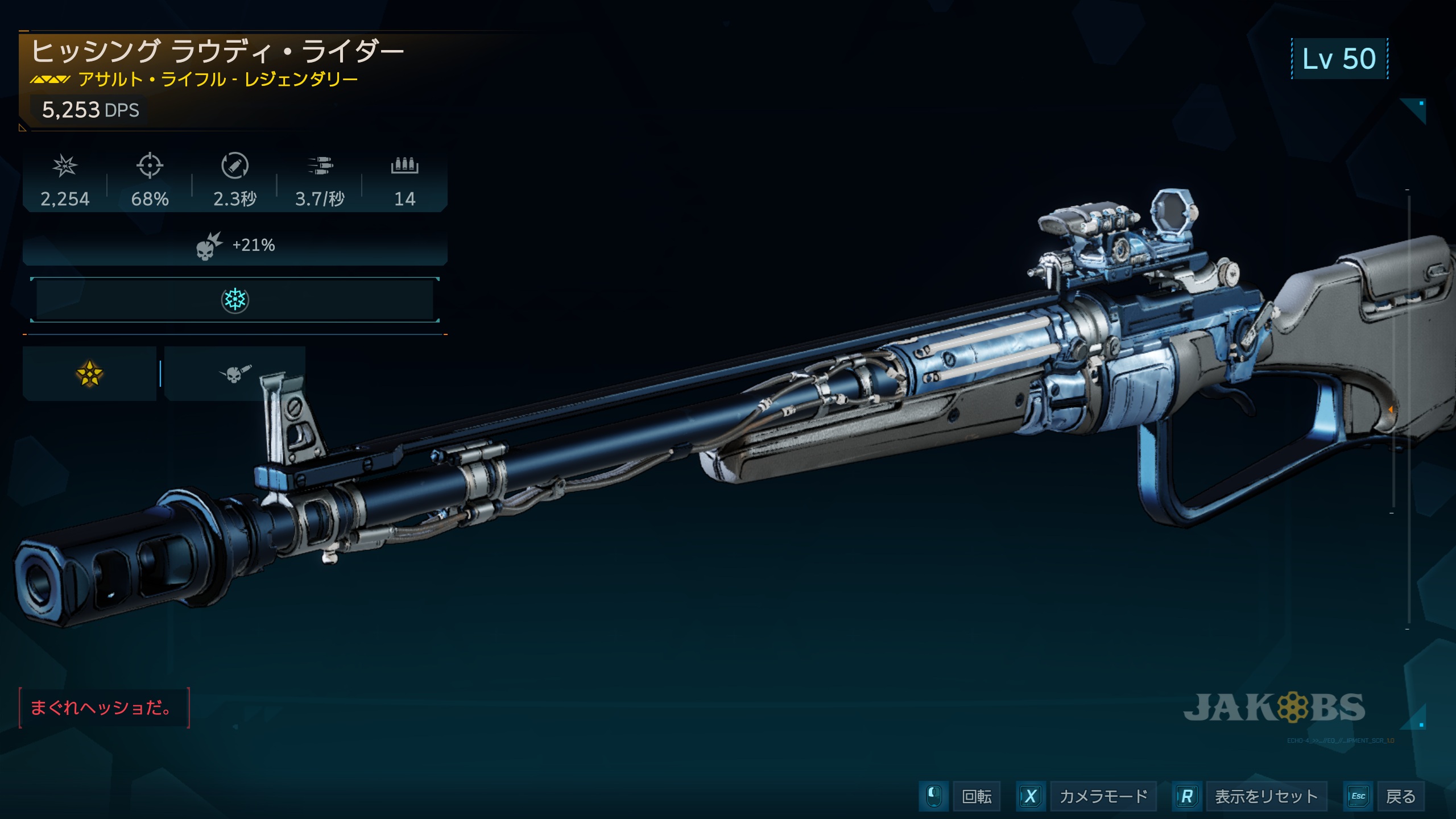1456x819 pixels.
Task: Select the fire rate bullets icon
Action: [x=320, y=166]
